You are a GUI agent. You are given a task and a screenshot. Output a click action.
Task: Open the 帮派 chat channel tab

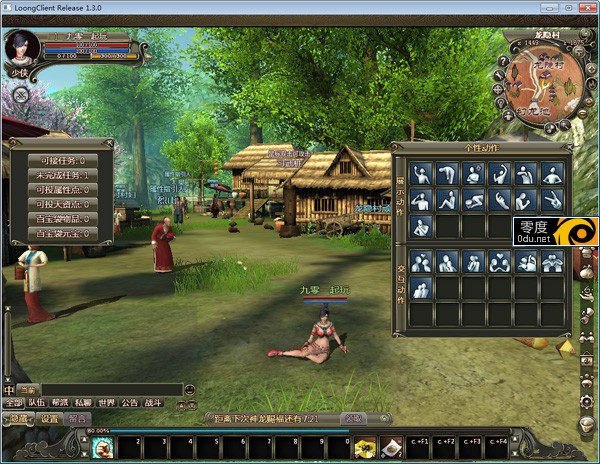[x=61, y=403]
